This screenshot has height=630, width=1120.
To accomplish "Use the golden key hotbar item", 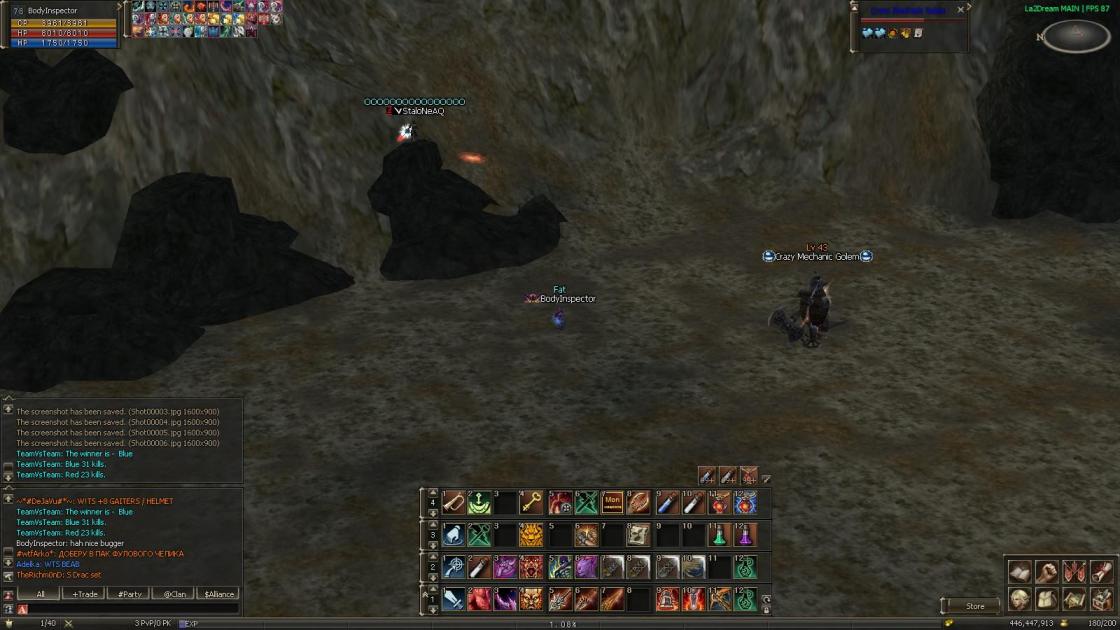I will click(532, 501).
